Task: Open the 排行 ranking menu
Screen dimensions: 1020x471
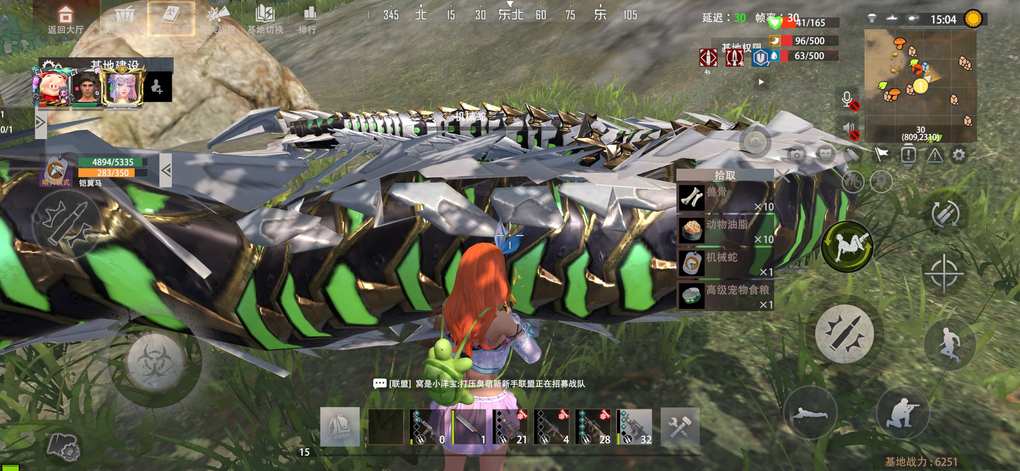Action: 308,18
